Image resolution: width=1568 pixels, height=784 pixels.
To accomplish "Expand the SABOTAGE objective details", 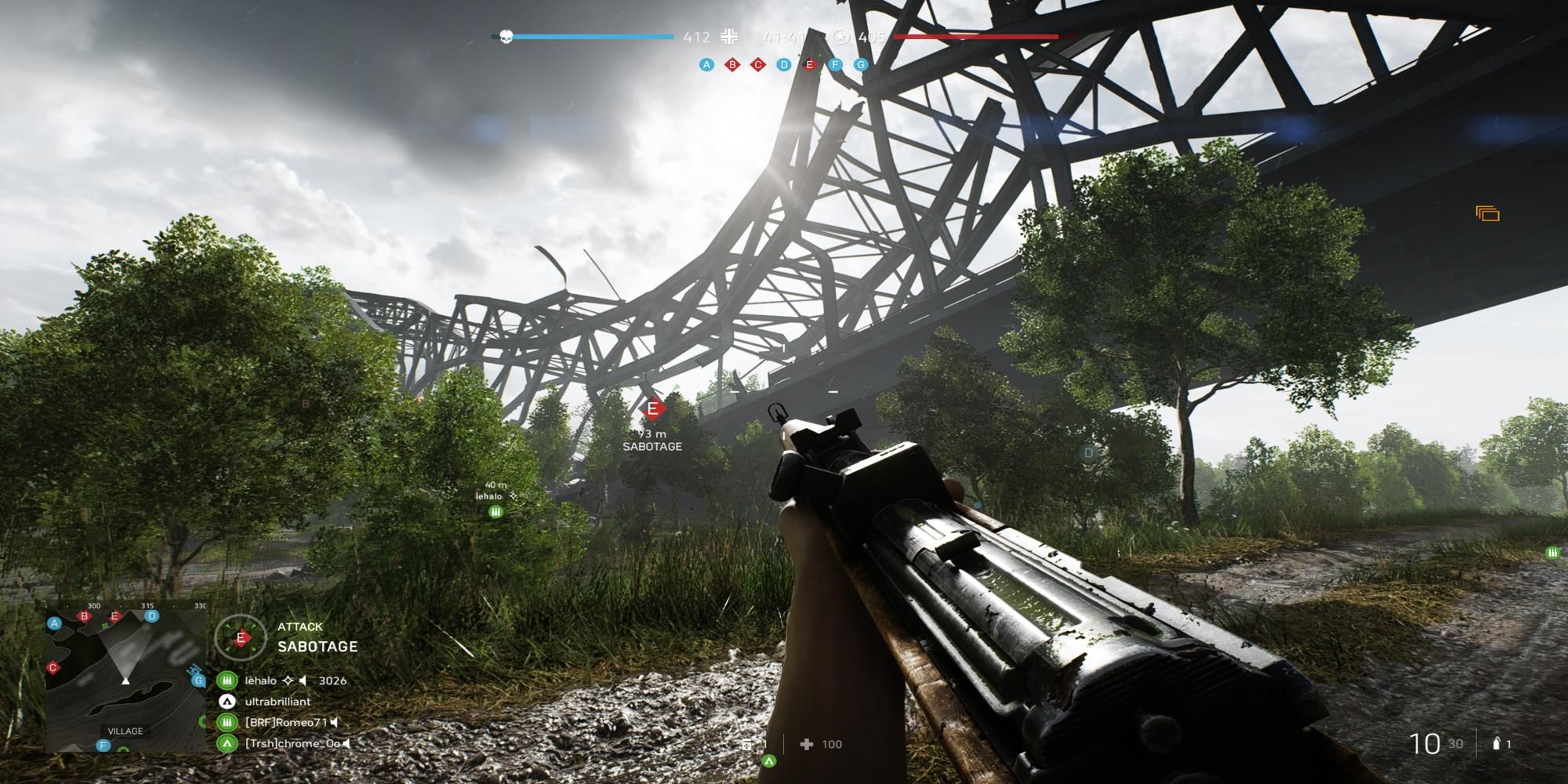I will 318,647.
